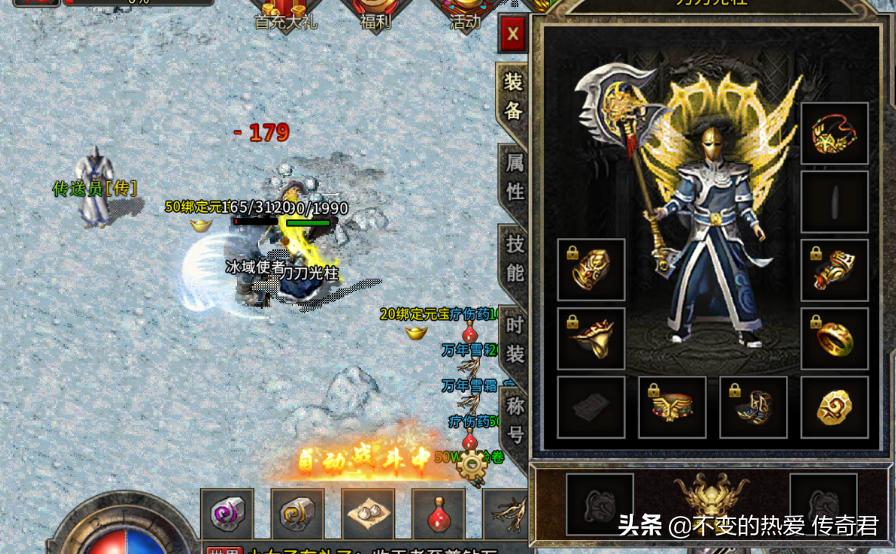Select the 技能 skills tab

point(515,258)
